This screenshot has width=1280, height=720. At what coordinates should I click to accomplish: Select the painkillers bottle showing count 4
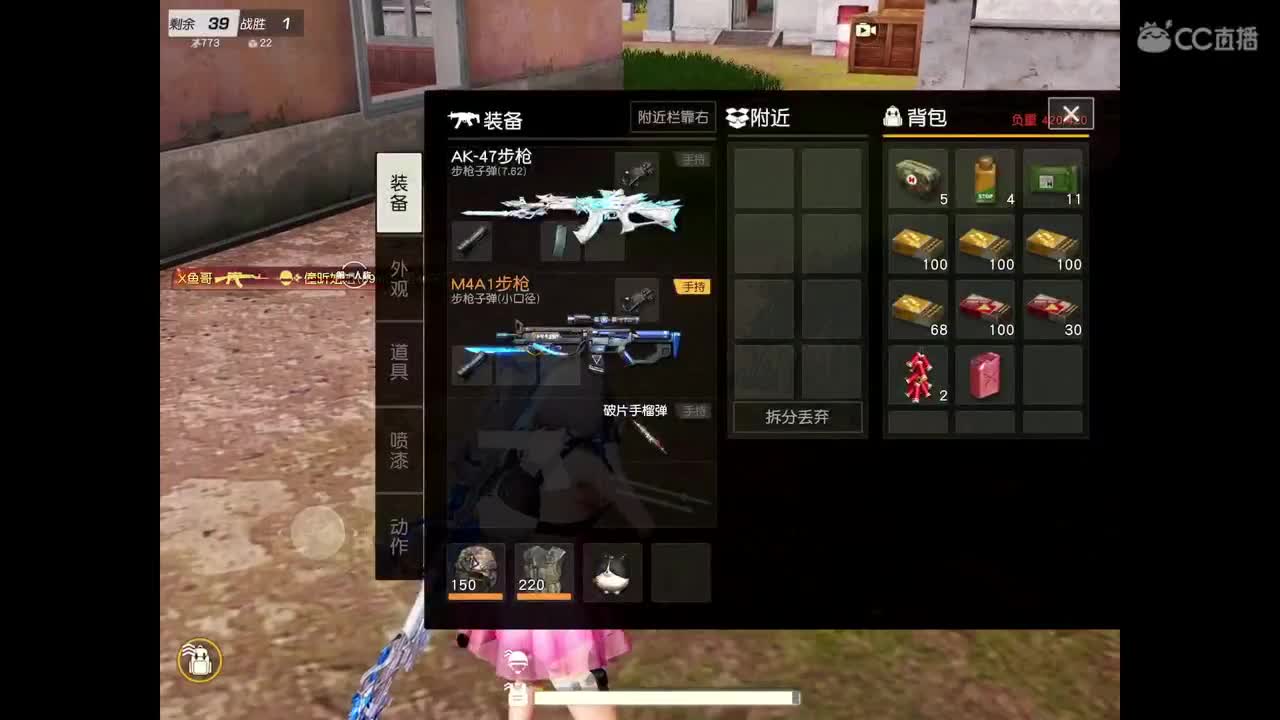coord(984,179)
